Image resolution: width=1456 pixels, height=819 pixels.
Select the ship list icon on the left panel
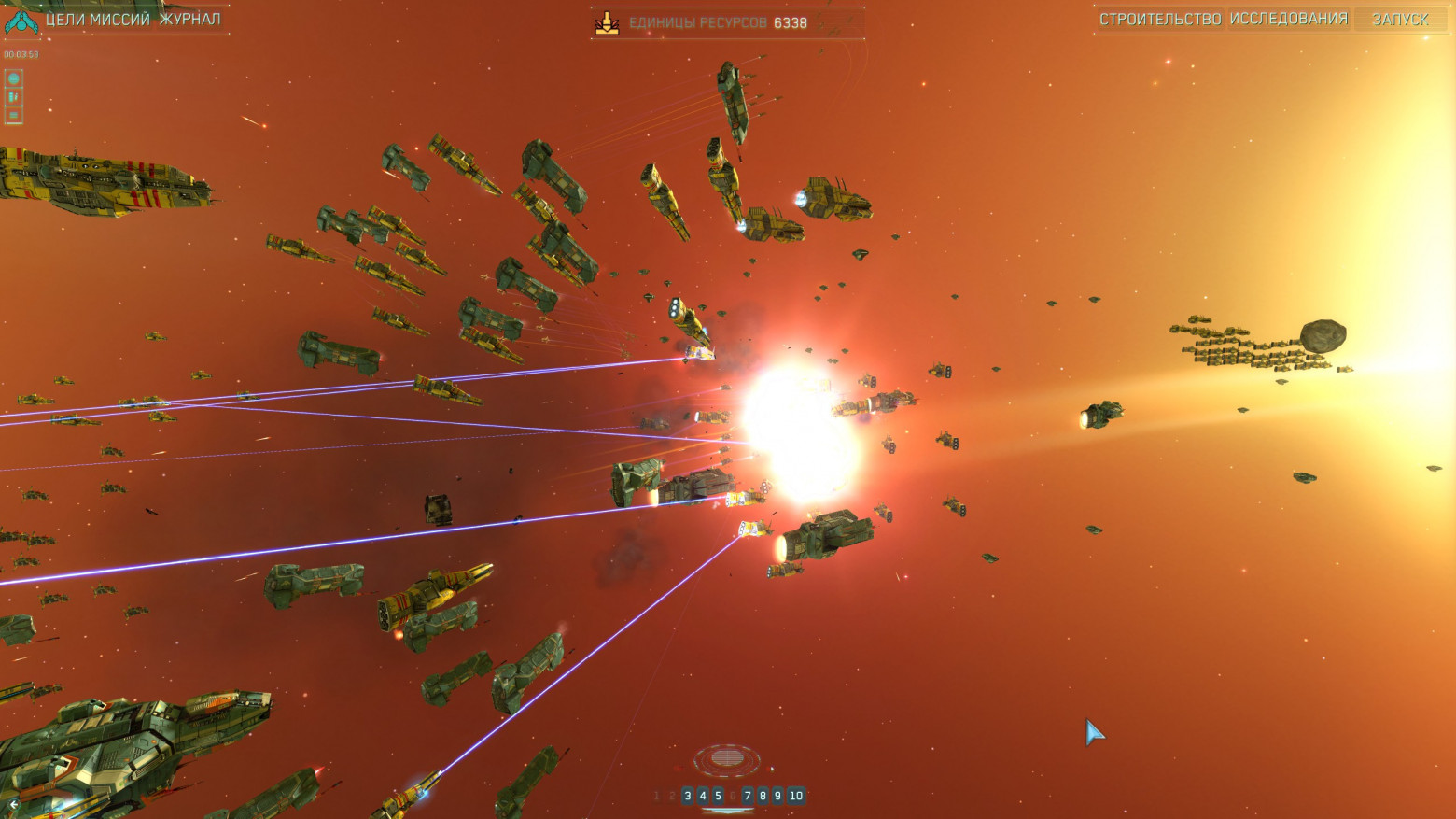click(13, 97)
